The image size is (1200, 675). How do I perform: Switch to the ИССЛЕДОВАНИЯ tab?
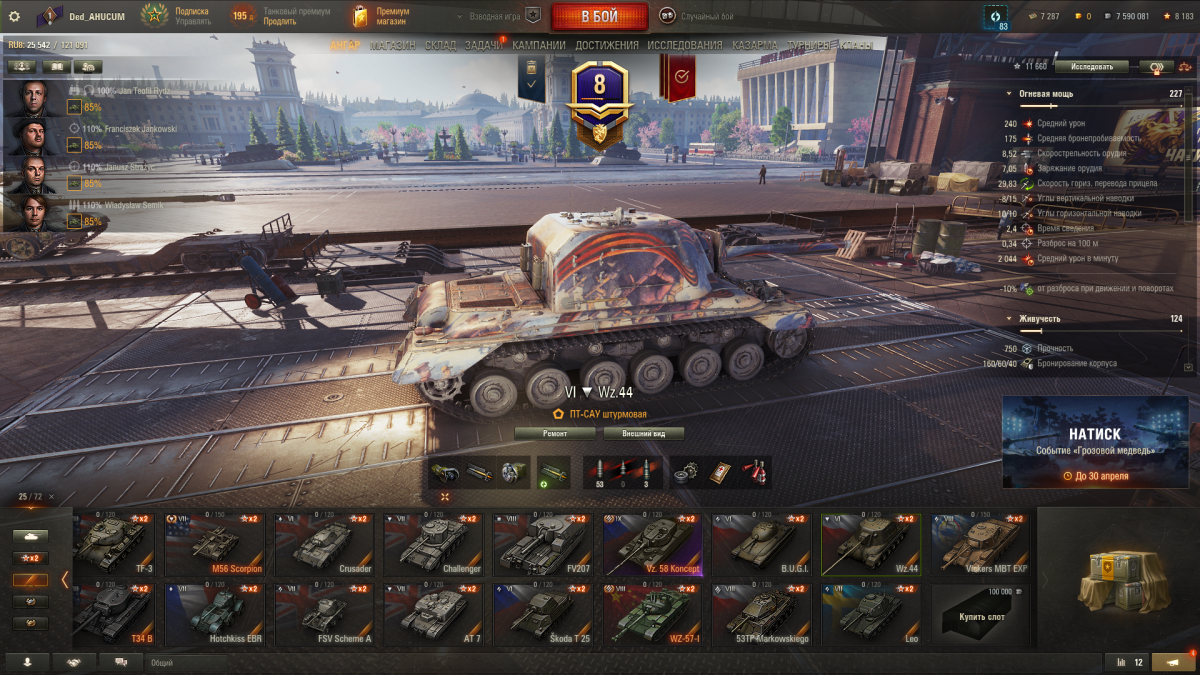click(x=684, y=46)
